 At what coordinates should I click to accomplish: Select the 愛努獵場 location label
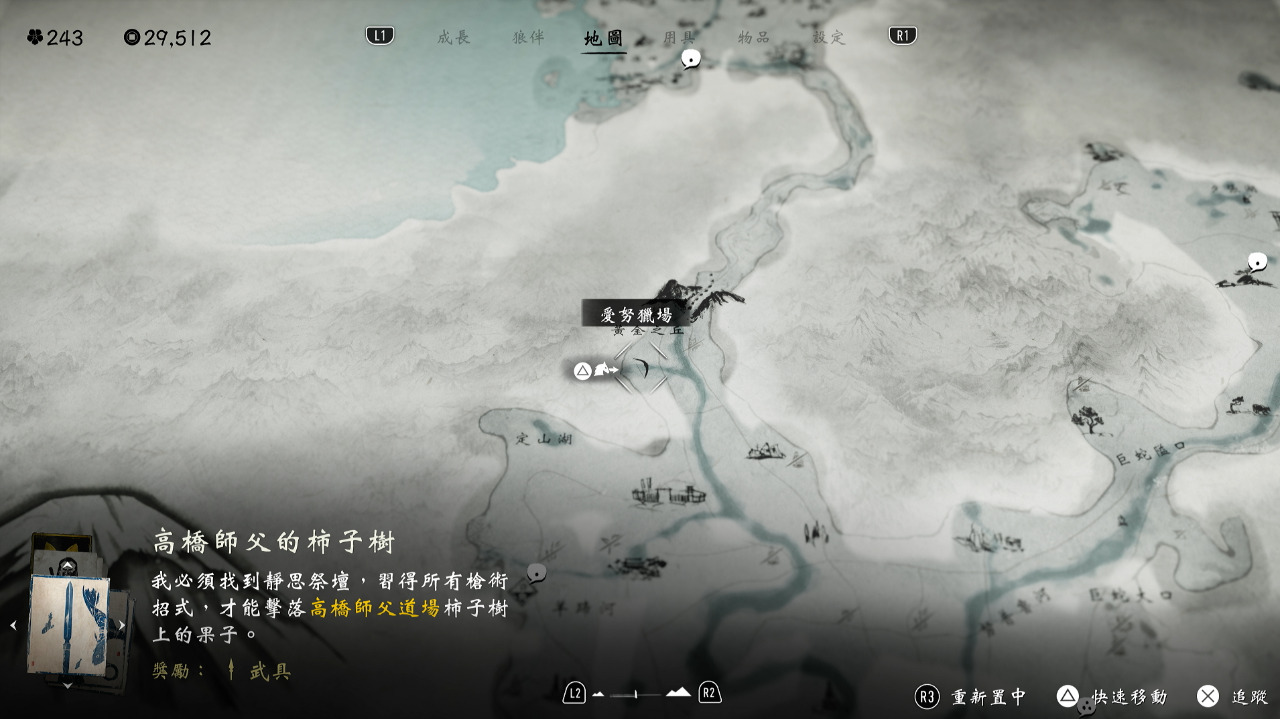pyautogui.click(x=635, y=314)
